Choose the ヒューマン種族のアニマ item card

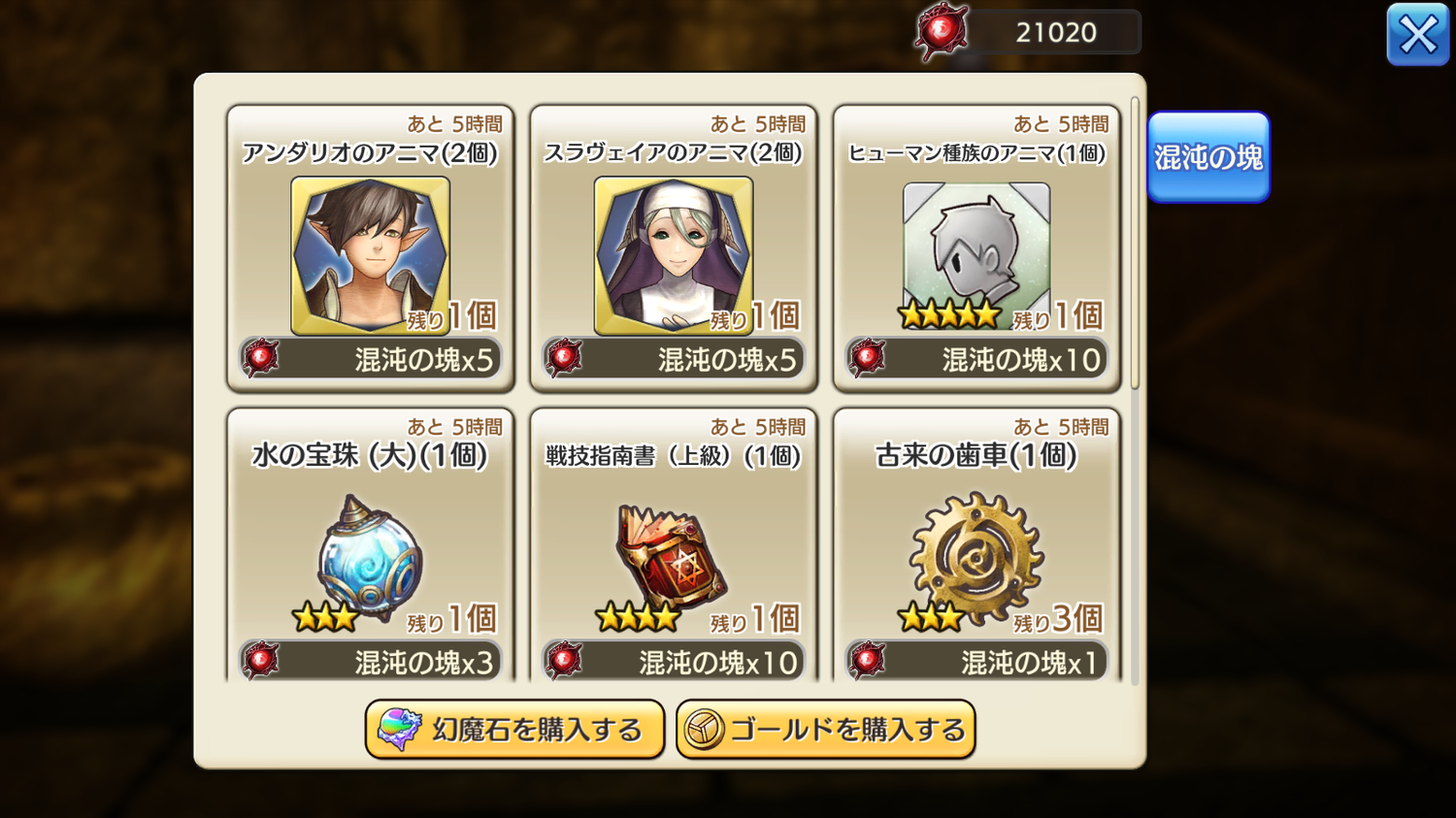(x=976, y=255)
